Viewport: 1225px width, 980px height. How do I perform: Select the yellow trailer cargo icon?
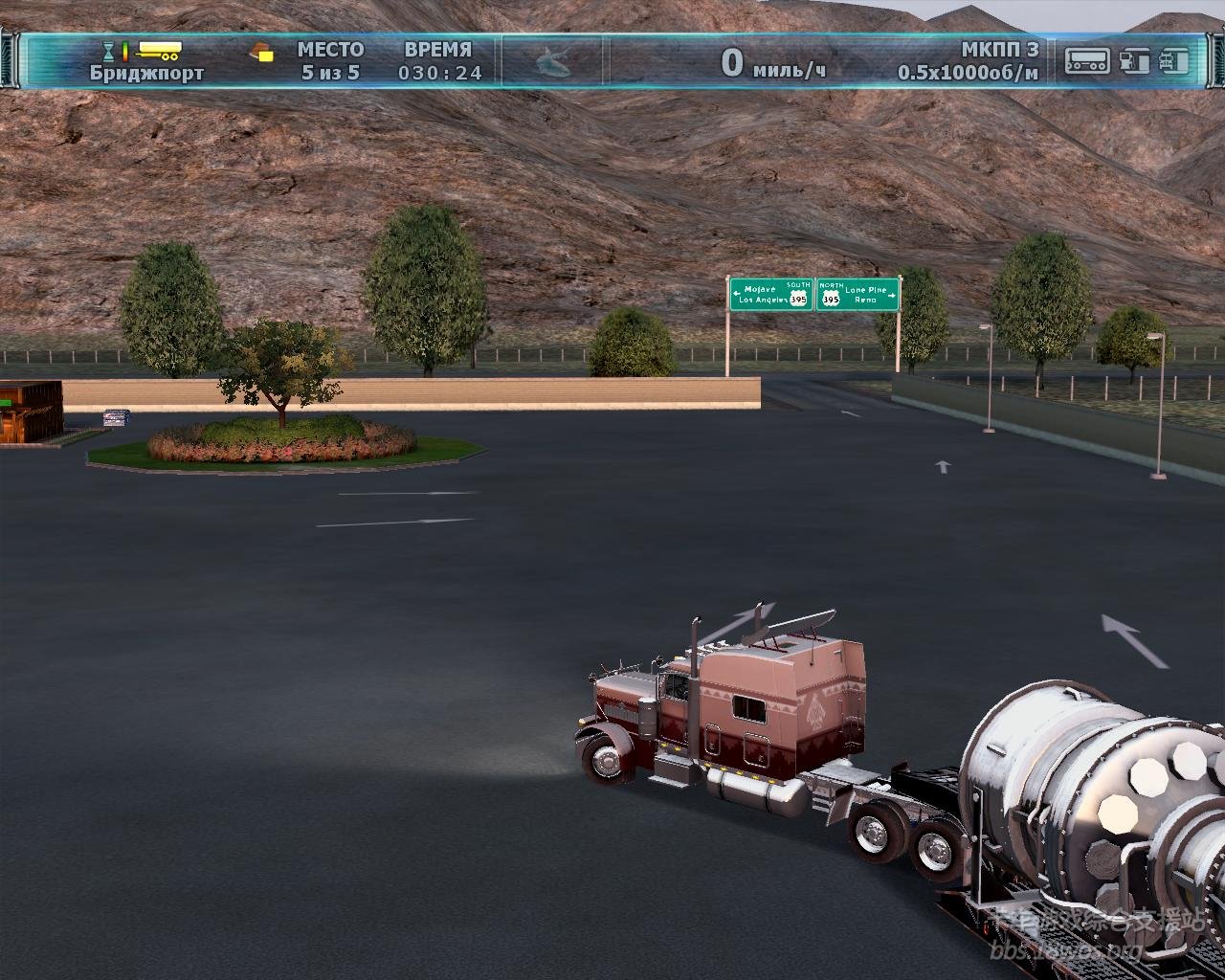click(159, 49)
